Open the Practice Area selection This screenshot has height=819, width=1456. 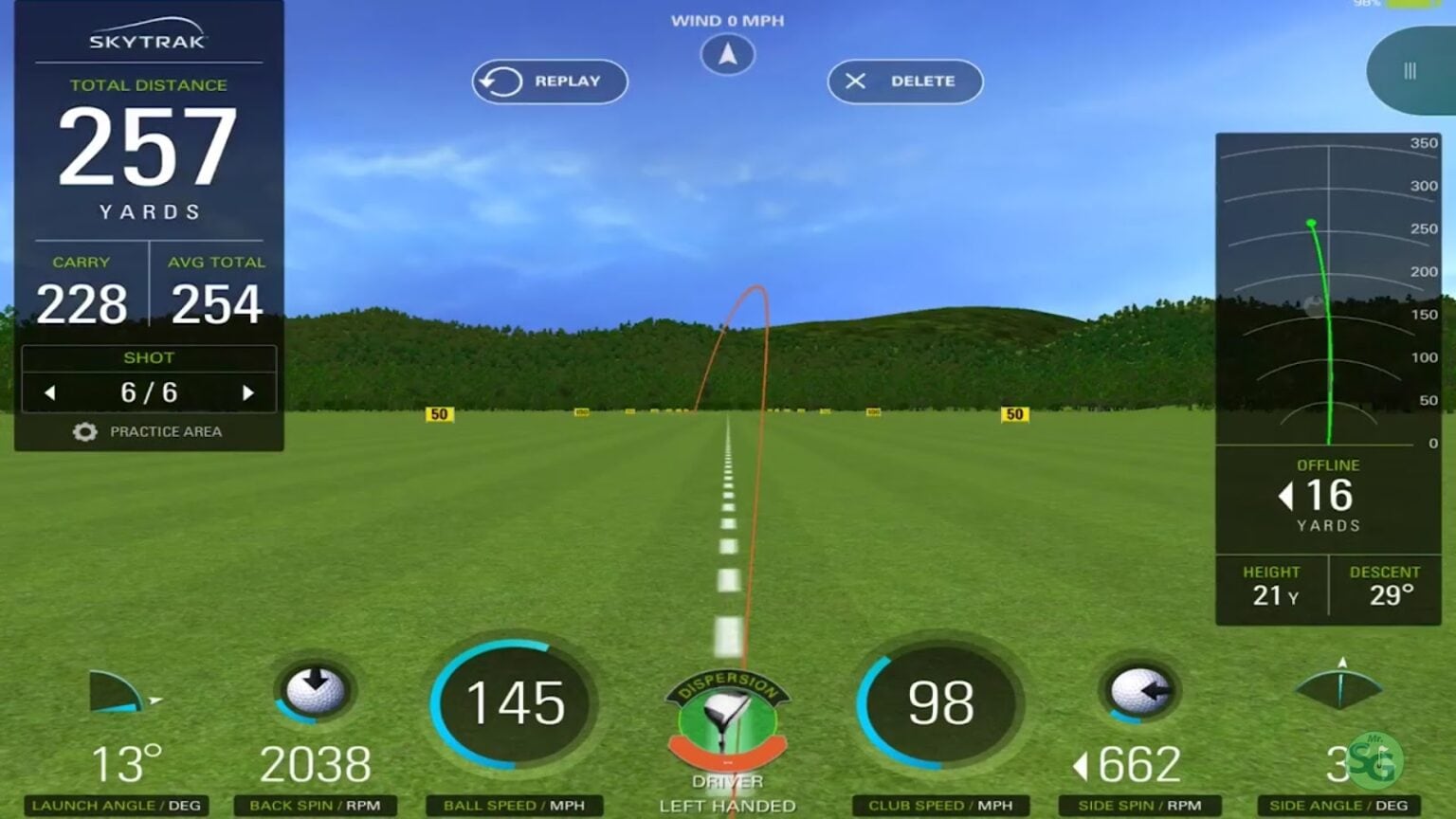coord(167,431)
